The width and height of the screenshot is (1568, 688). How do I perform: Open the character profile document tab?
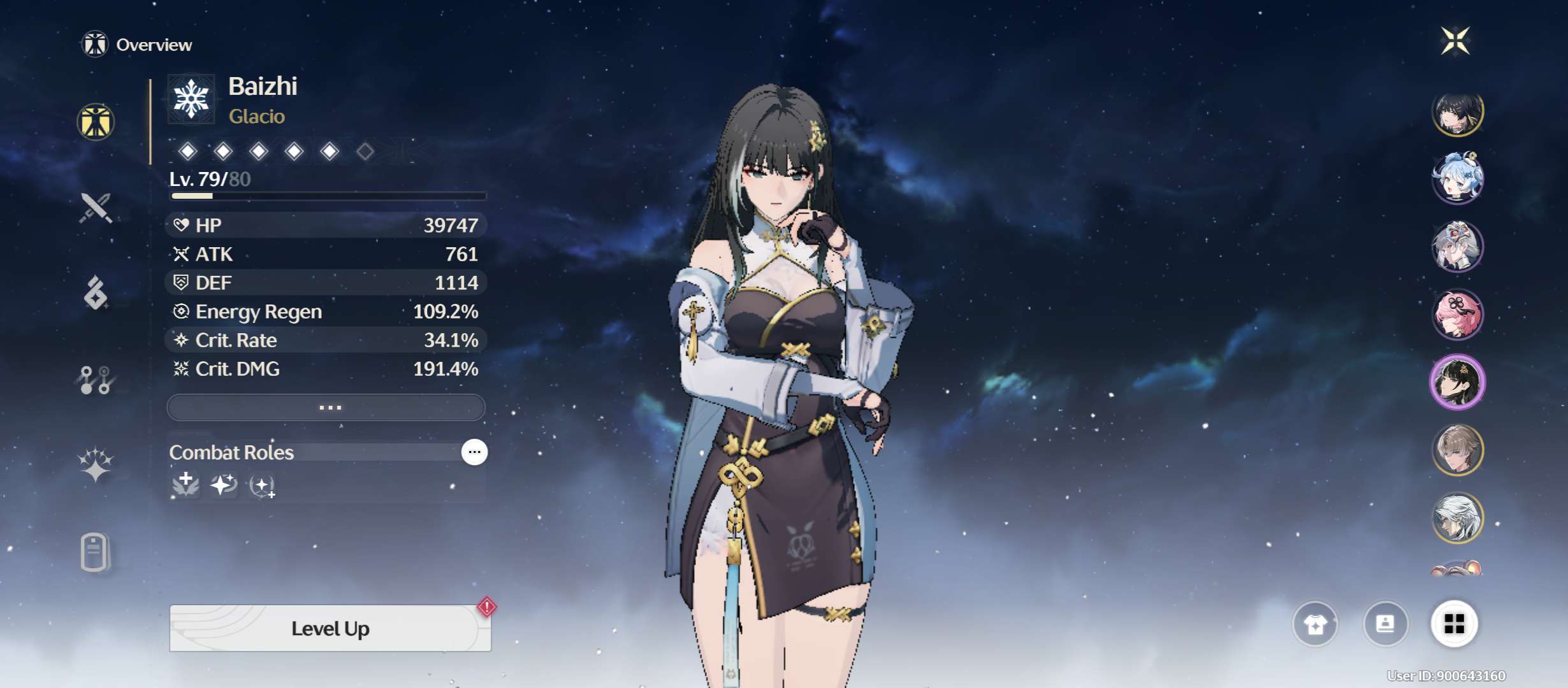[x=96, y=552]
